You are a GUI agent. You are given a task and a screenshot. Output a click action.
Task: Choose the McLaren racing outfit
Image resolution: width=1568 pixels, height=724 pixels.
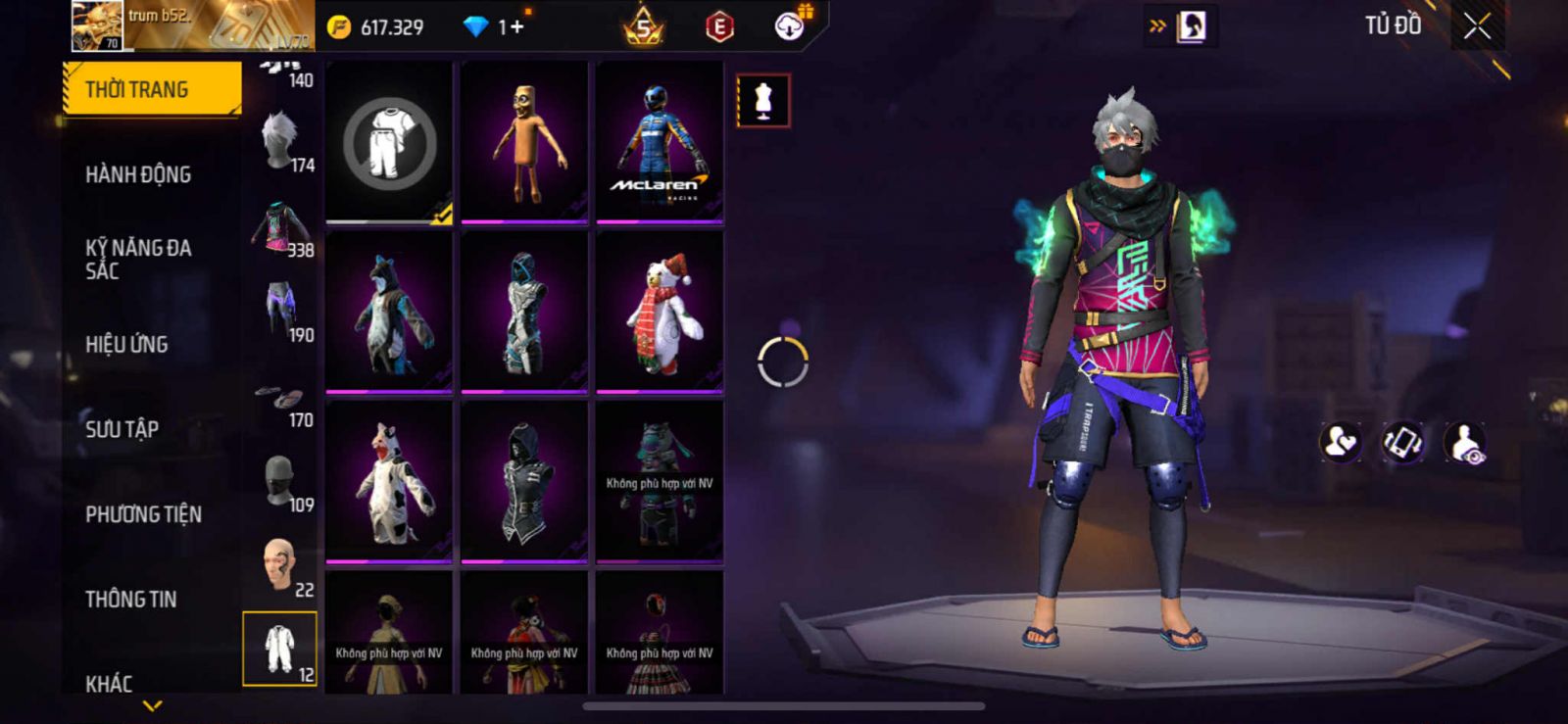pos(660,142)
